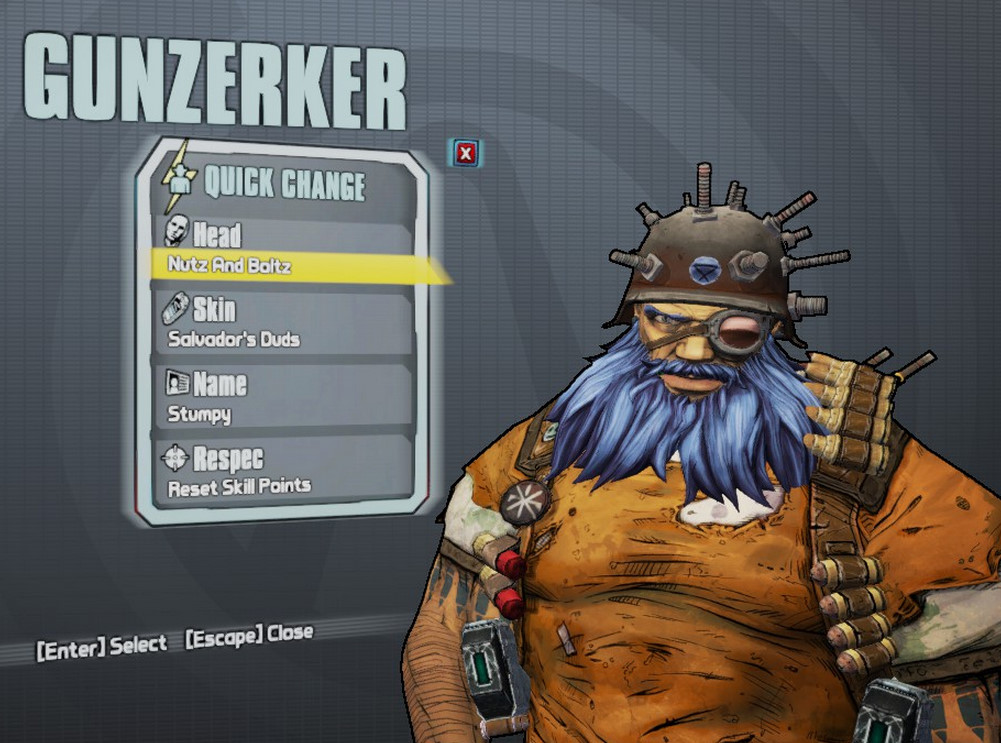Screen dimensions: 1001x743
Task: Select Respec to reset skill points
Action: coord(282,471)
